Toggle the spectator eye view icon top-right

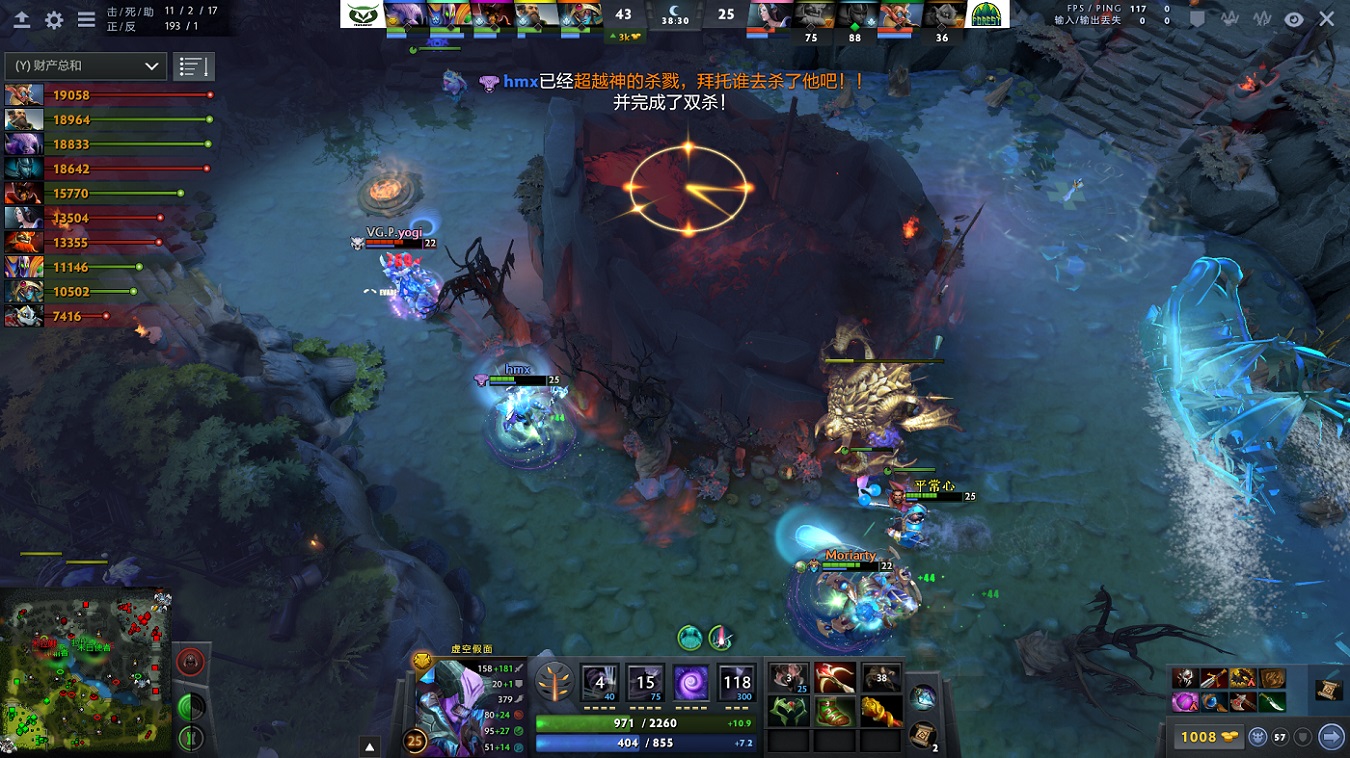pos(1293,19)
